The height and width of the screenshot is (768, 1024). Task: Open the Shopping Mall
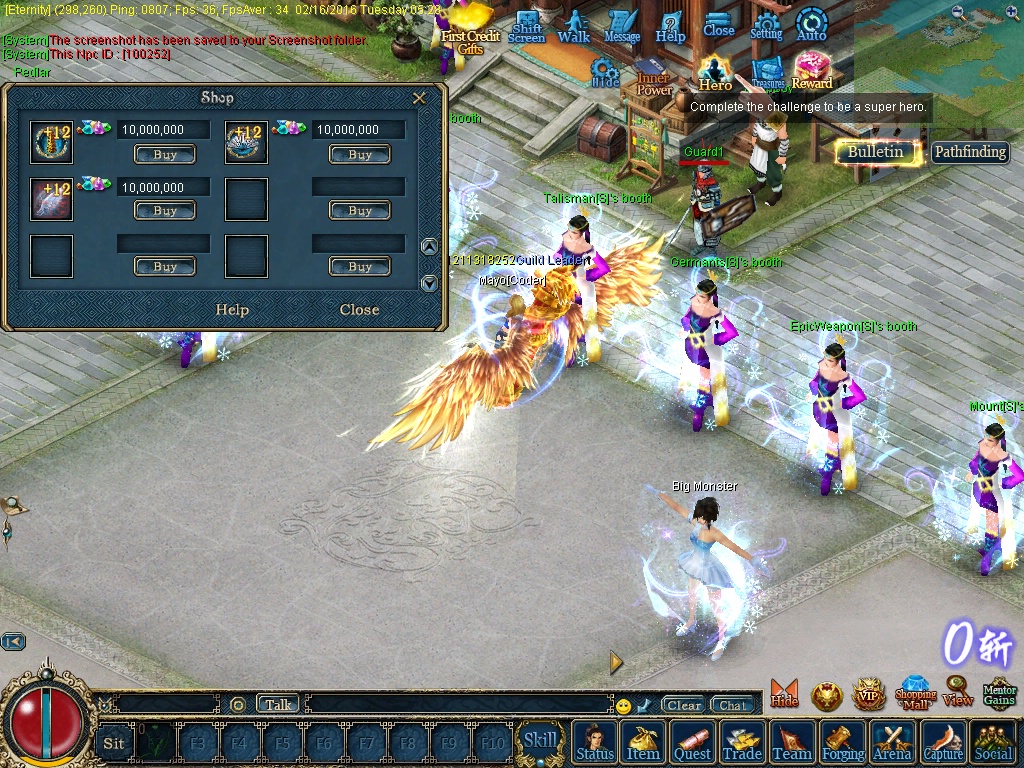(915, 692)
